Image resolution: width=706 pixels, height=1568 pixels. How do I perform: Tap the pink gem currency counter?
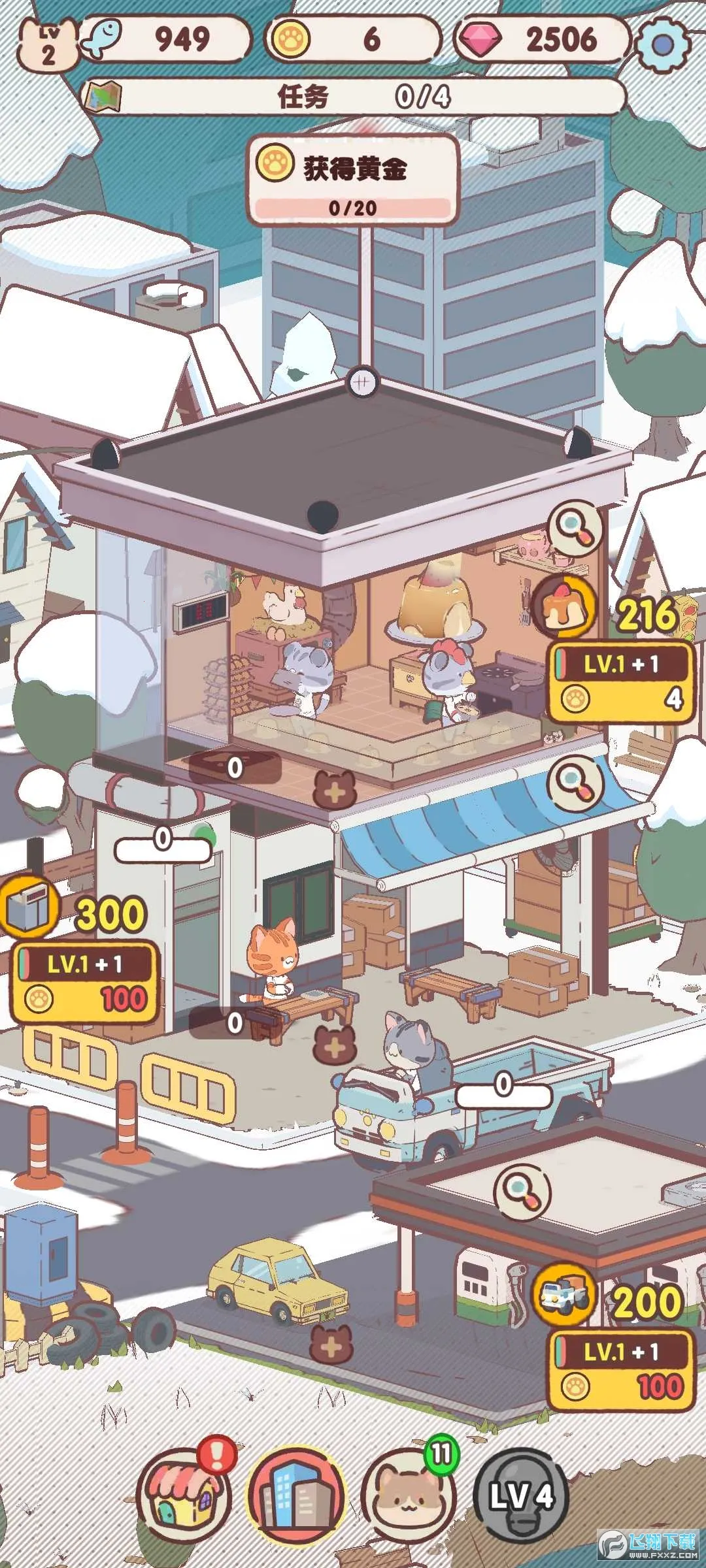(543, 39)
